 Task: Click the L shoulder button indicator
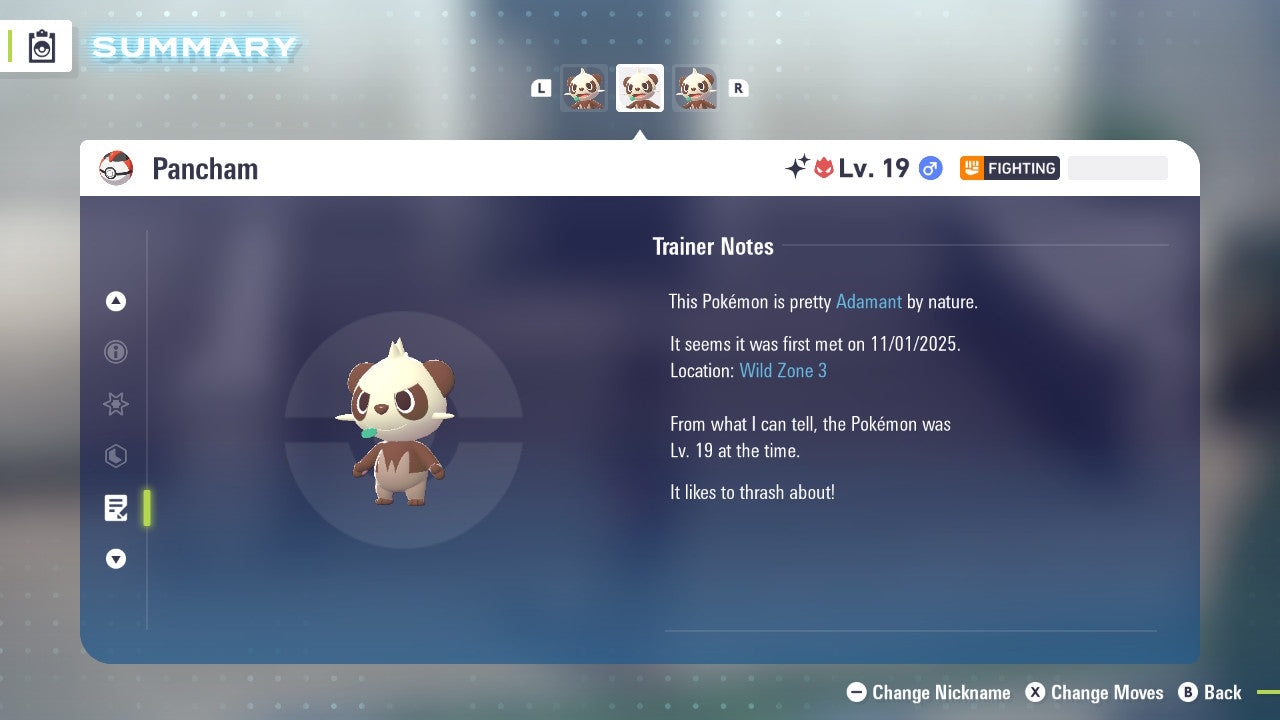pos(541,88)
